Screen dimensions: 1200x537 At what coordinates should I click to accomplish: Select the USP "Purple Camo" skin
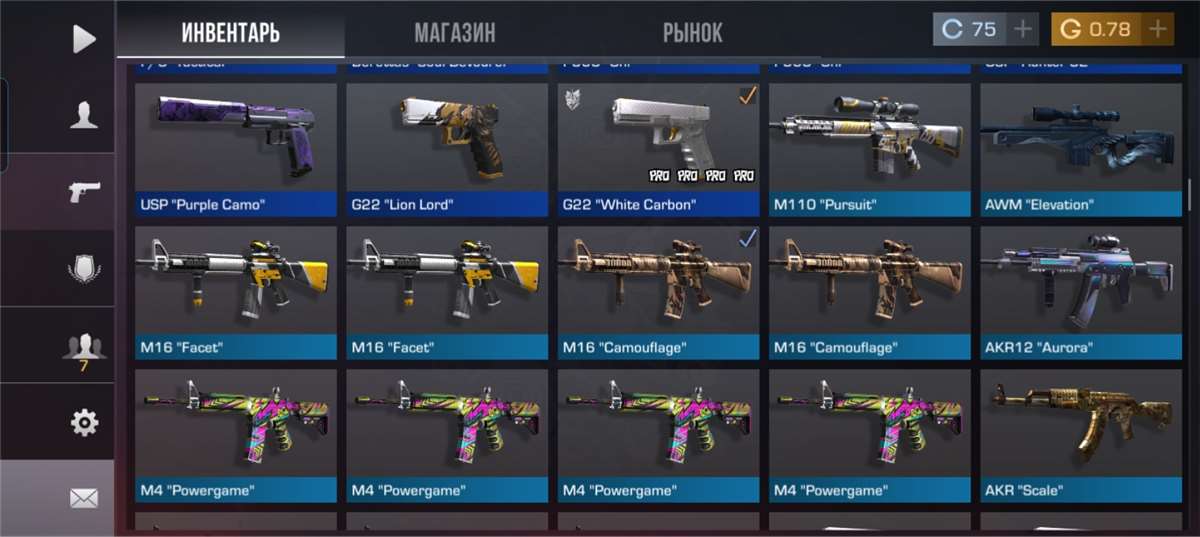(x=236, y=149)
